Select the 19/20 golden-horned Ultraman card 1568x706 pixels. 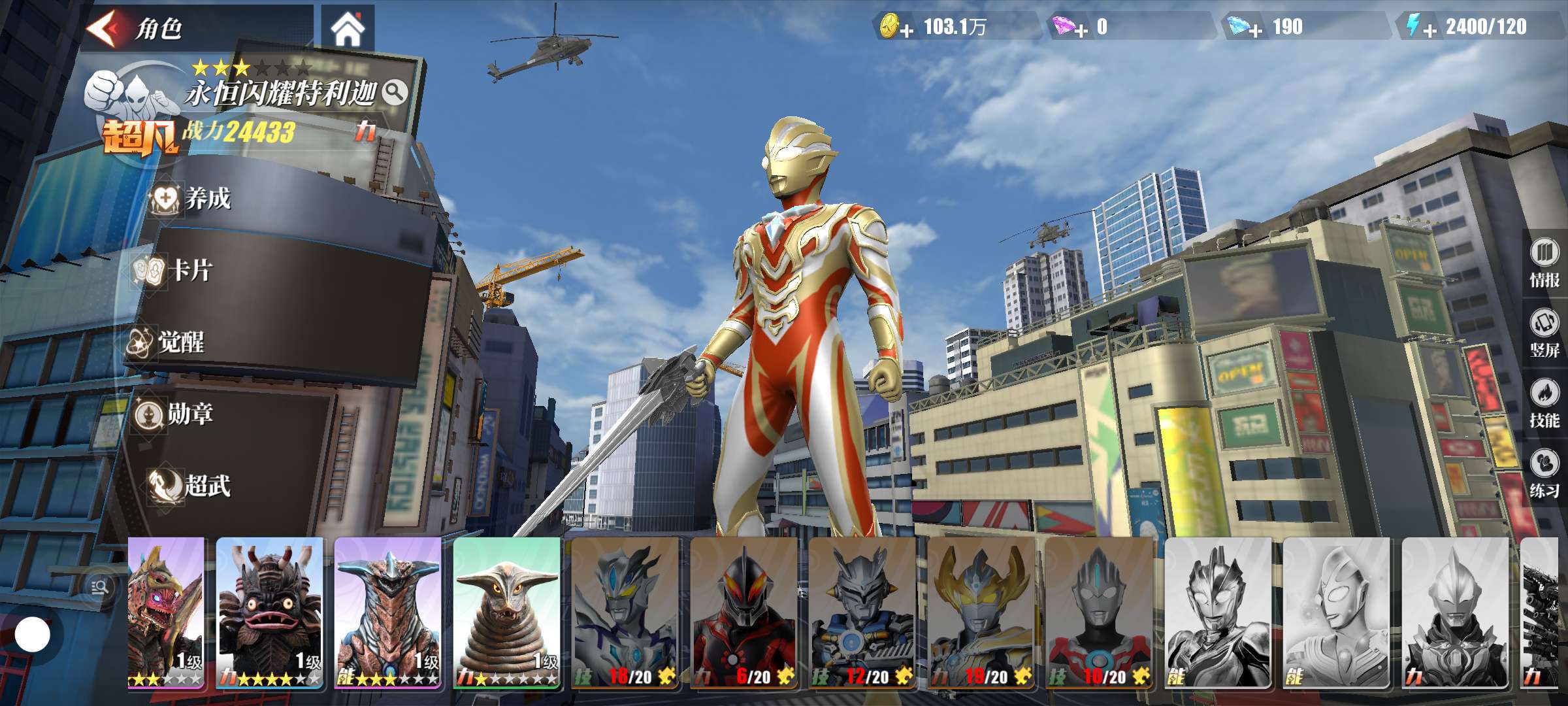981,613
